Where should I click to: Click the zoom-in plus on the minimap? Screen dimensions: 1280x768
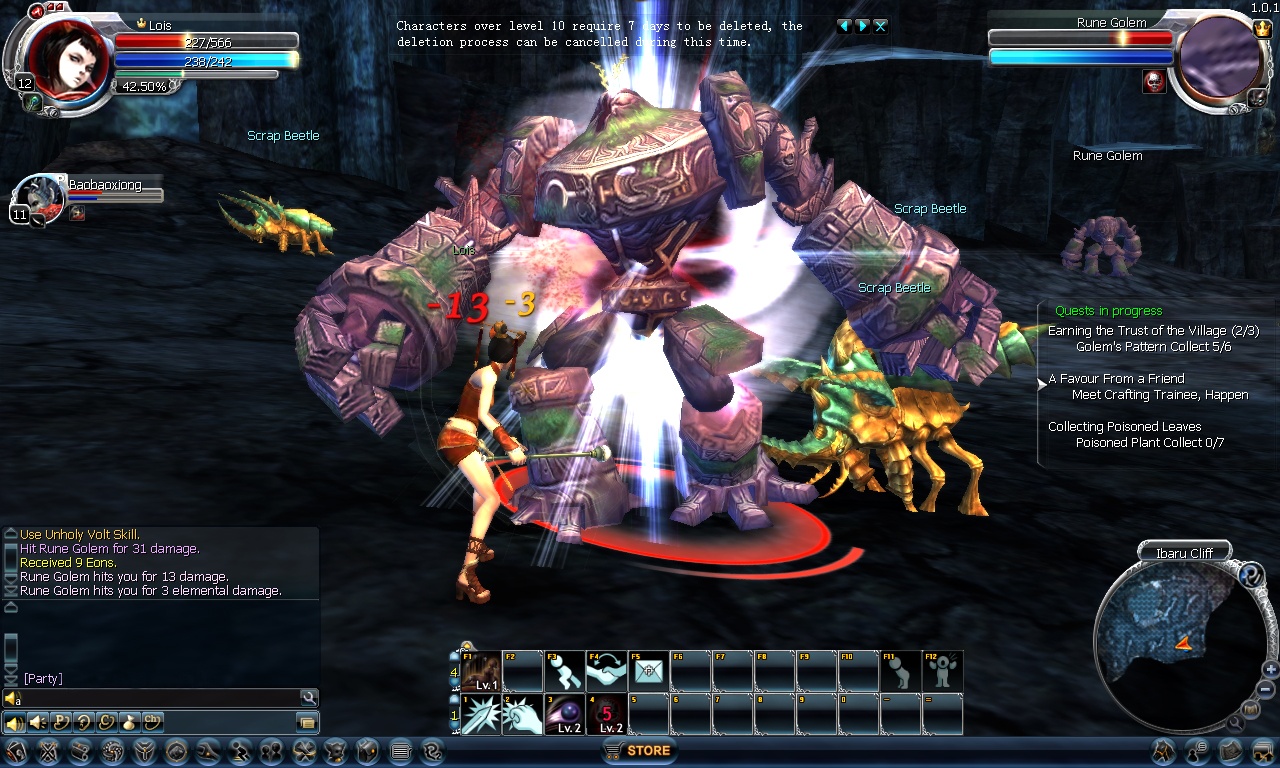(x=1270, y=669)
